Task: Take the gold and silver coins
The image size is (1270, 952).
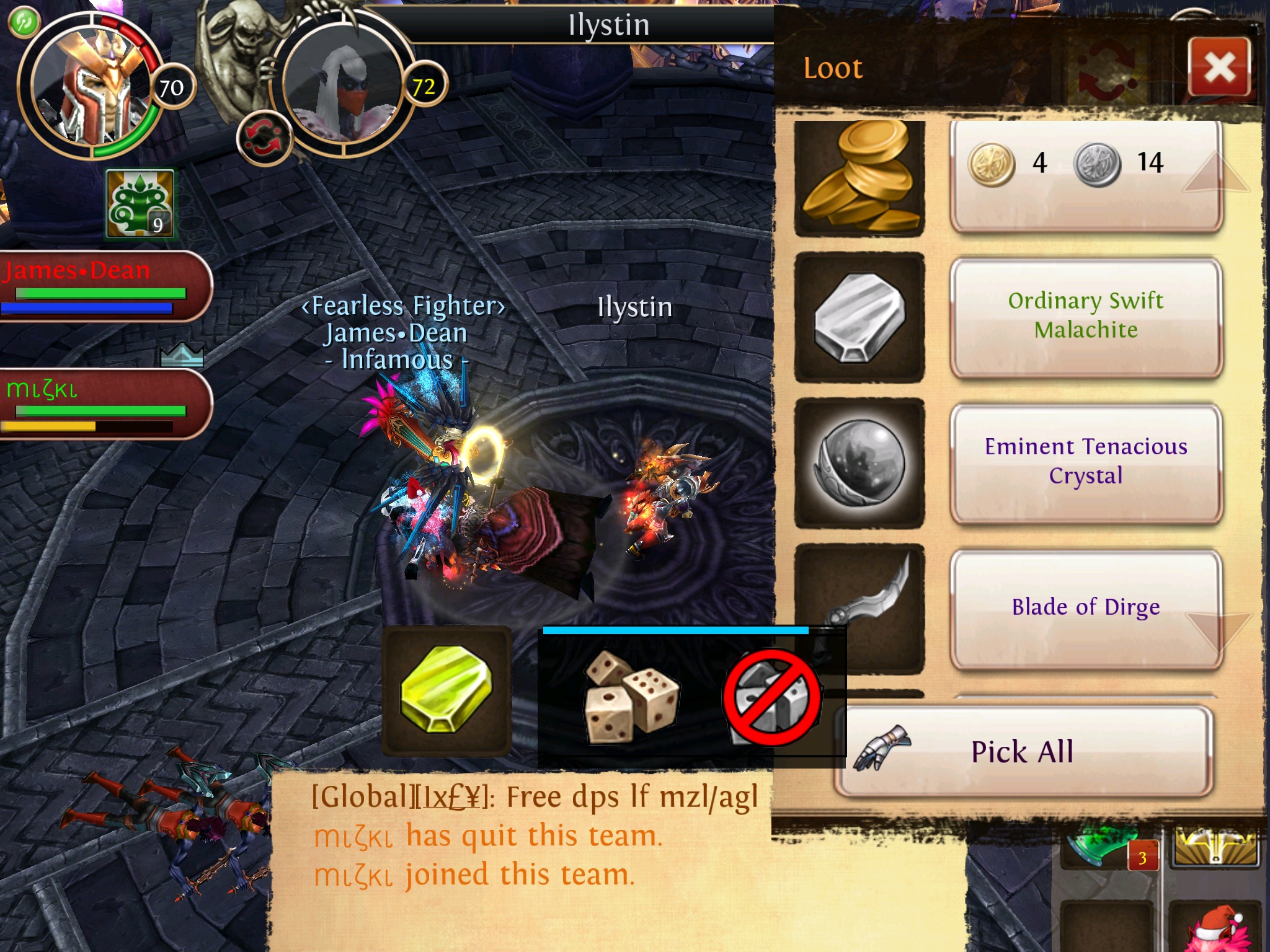Action: click(1085, 176)
